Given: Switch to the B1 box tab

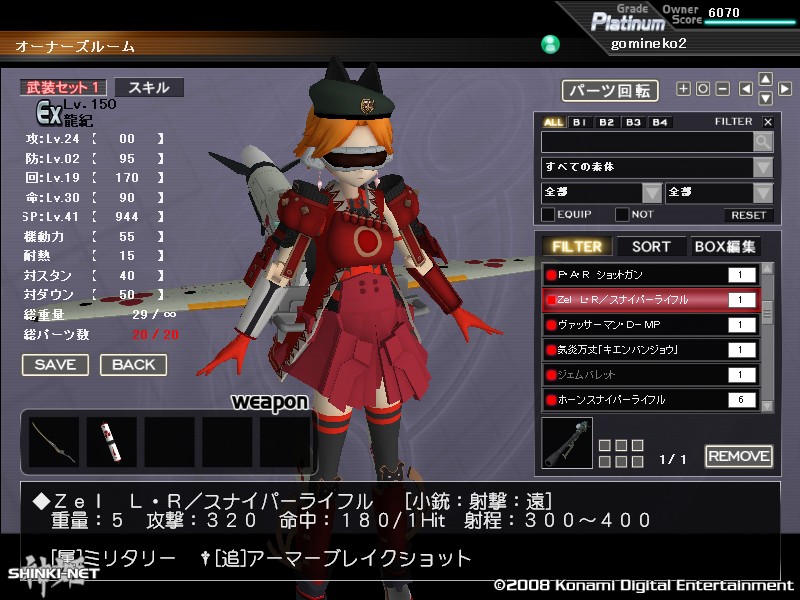Looking at the screenshot, I should click(580, 122).
